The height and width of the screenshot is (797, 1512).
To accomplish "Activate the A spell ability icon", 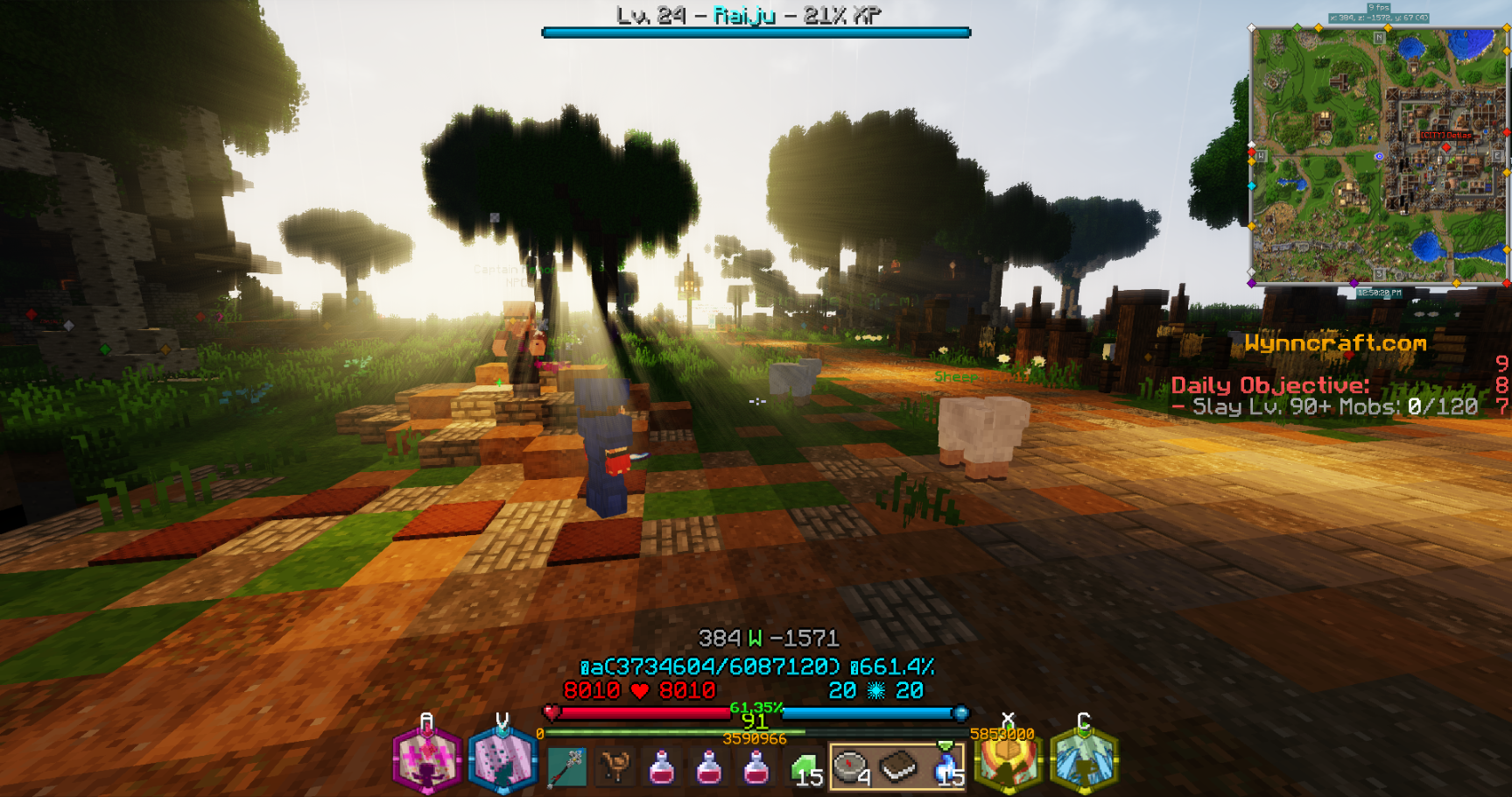I will (426, 762).
